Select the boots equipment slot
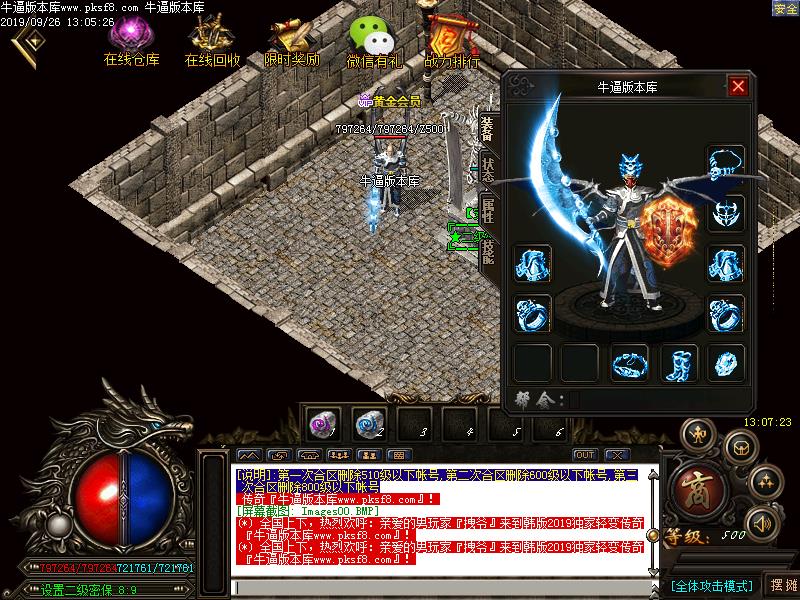This screenshot has width=800, height=600. (x=681, y=362)
